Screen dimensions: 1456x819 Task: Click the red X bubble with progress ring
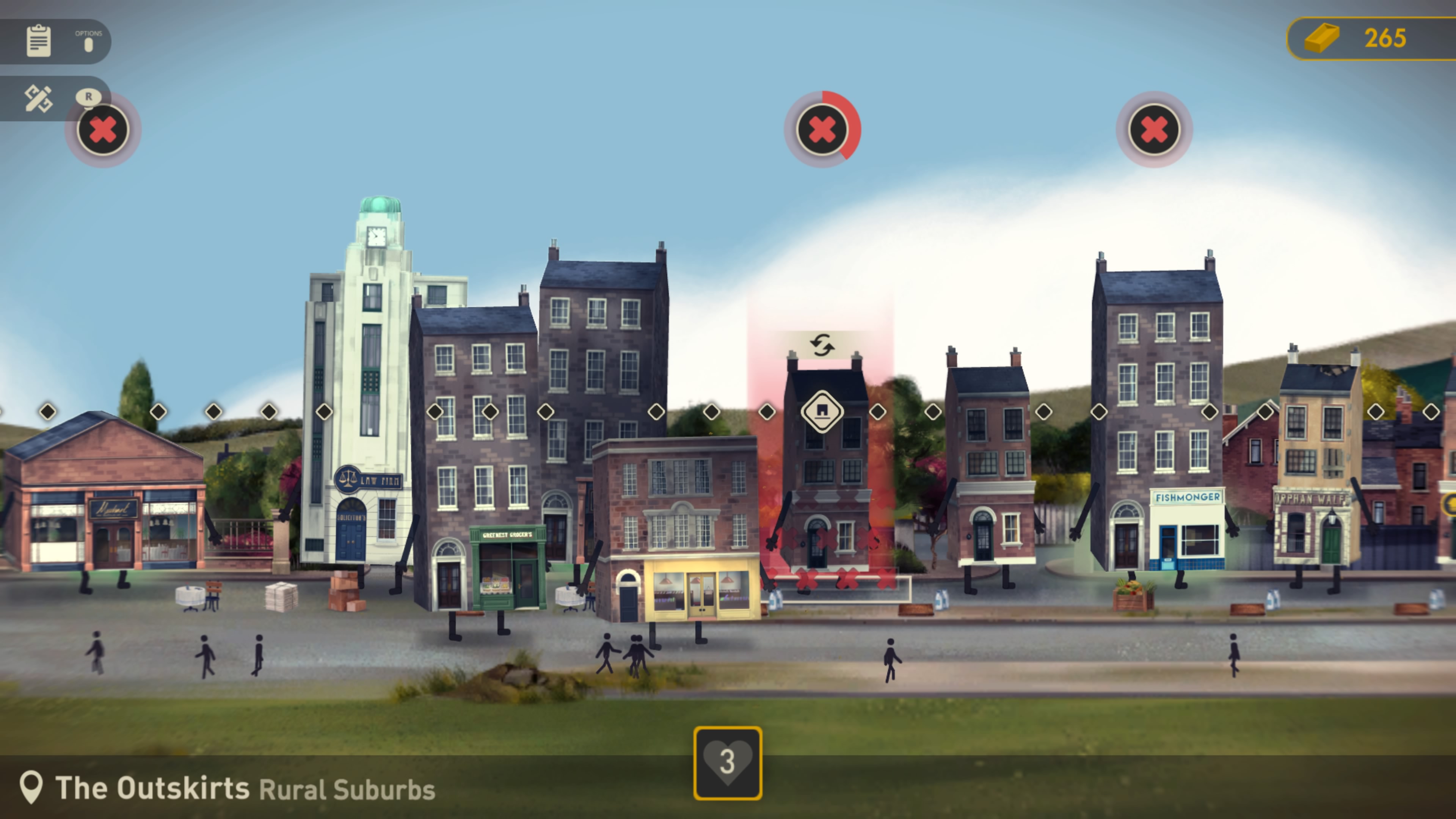coord(822,130)
